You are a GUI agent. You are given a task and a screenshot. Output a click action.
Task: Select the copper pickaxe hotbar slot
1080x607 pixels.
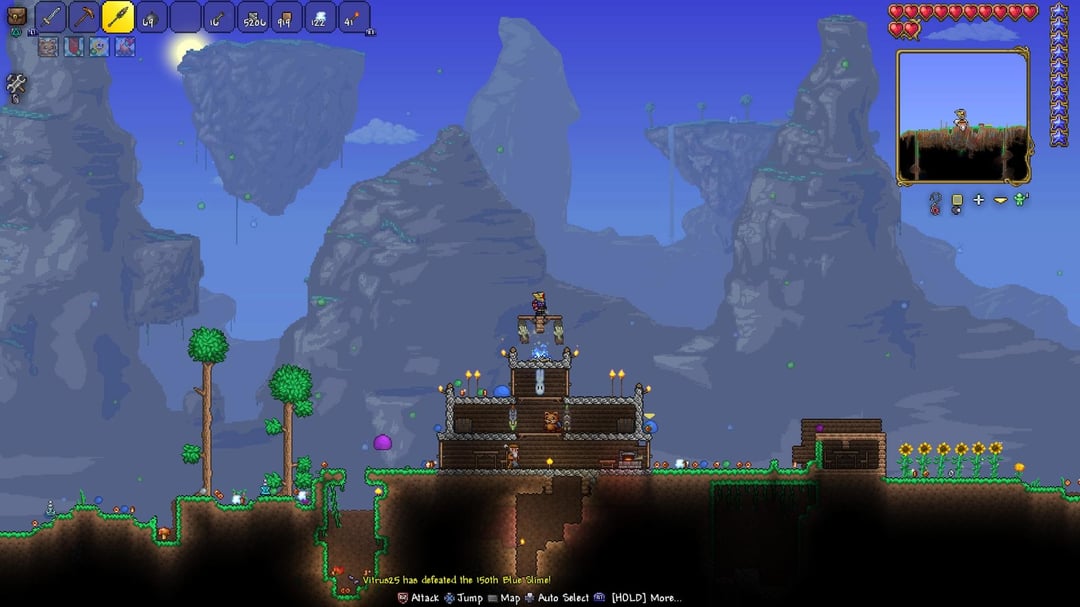coord(84,17)
